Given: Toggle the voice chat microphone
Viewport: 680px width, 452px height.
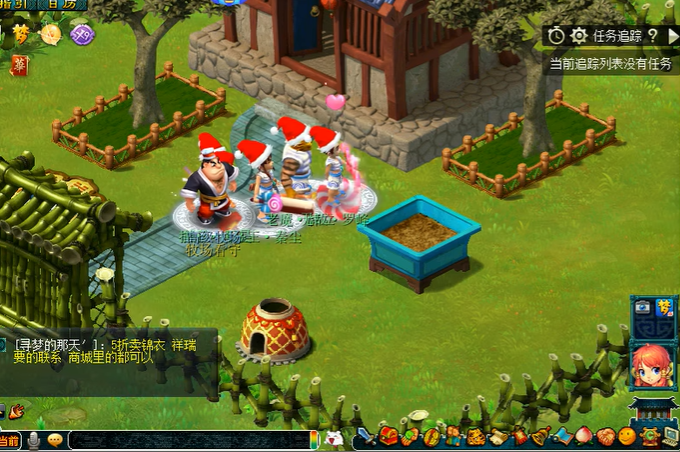Looking at the screenshot, I should point(34,440).
